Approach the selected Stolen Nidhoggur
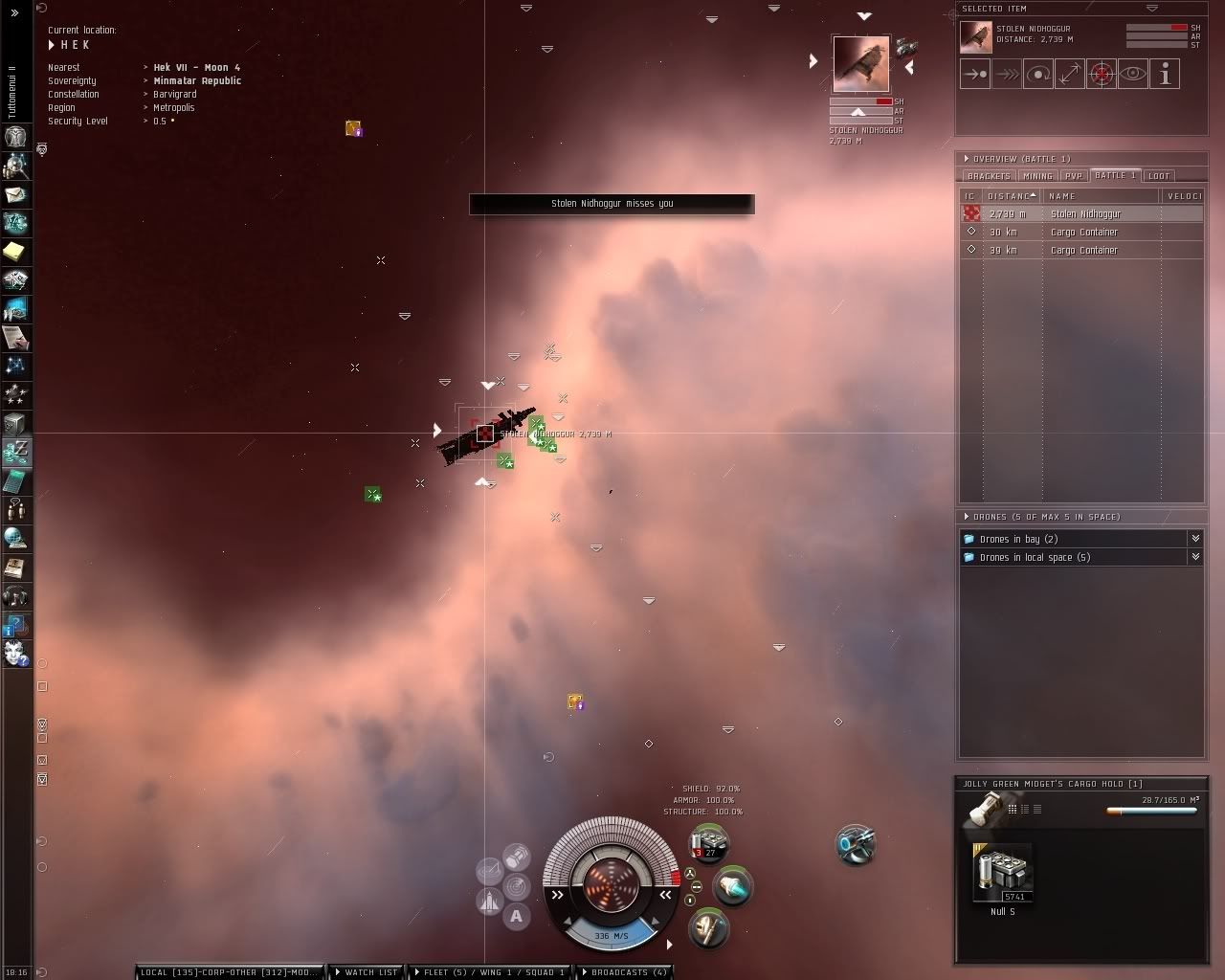1225x980 pixels. tap(975, 74)
